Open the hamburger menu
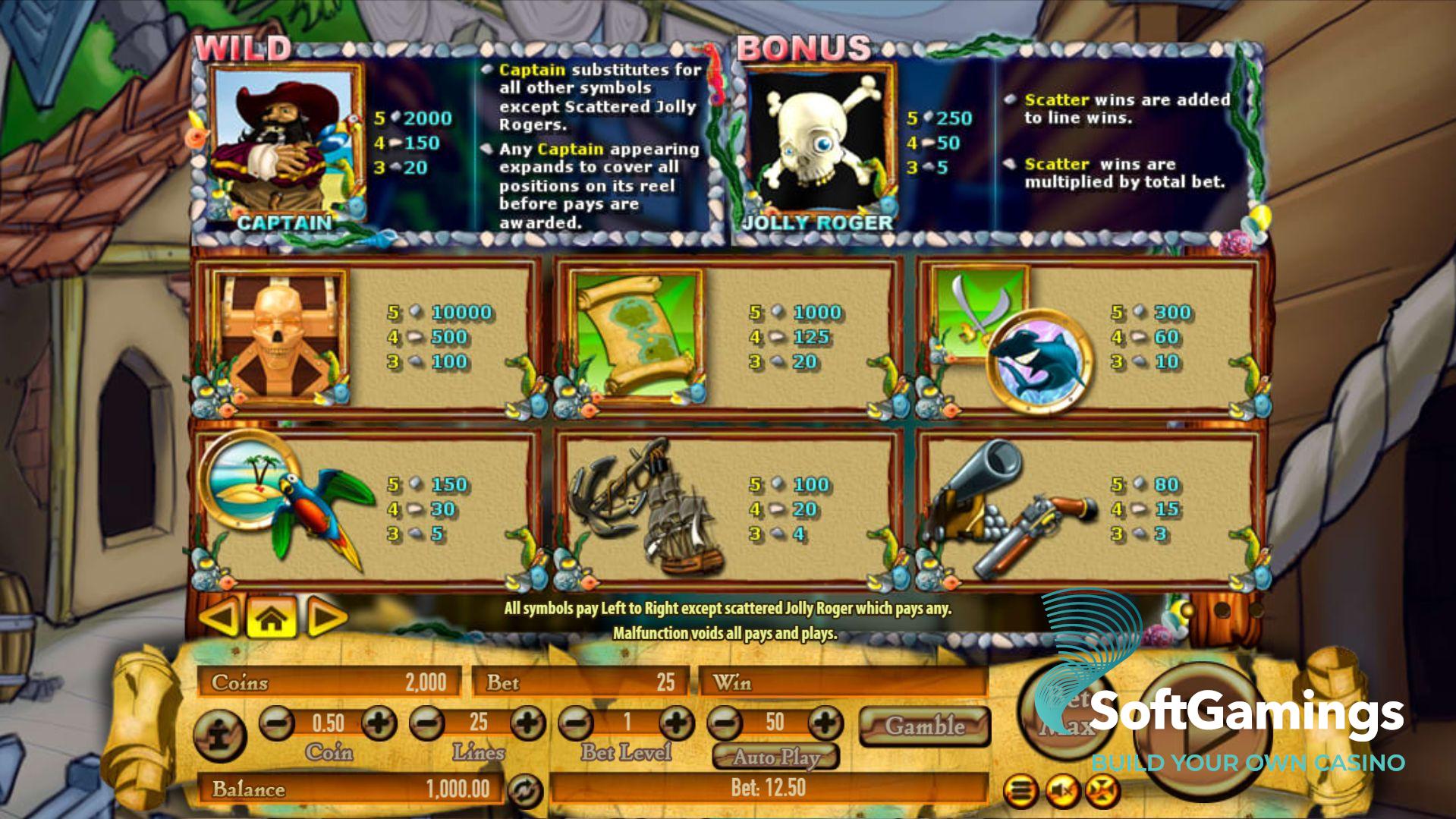 coord(1021,791)
